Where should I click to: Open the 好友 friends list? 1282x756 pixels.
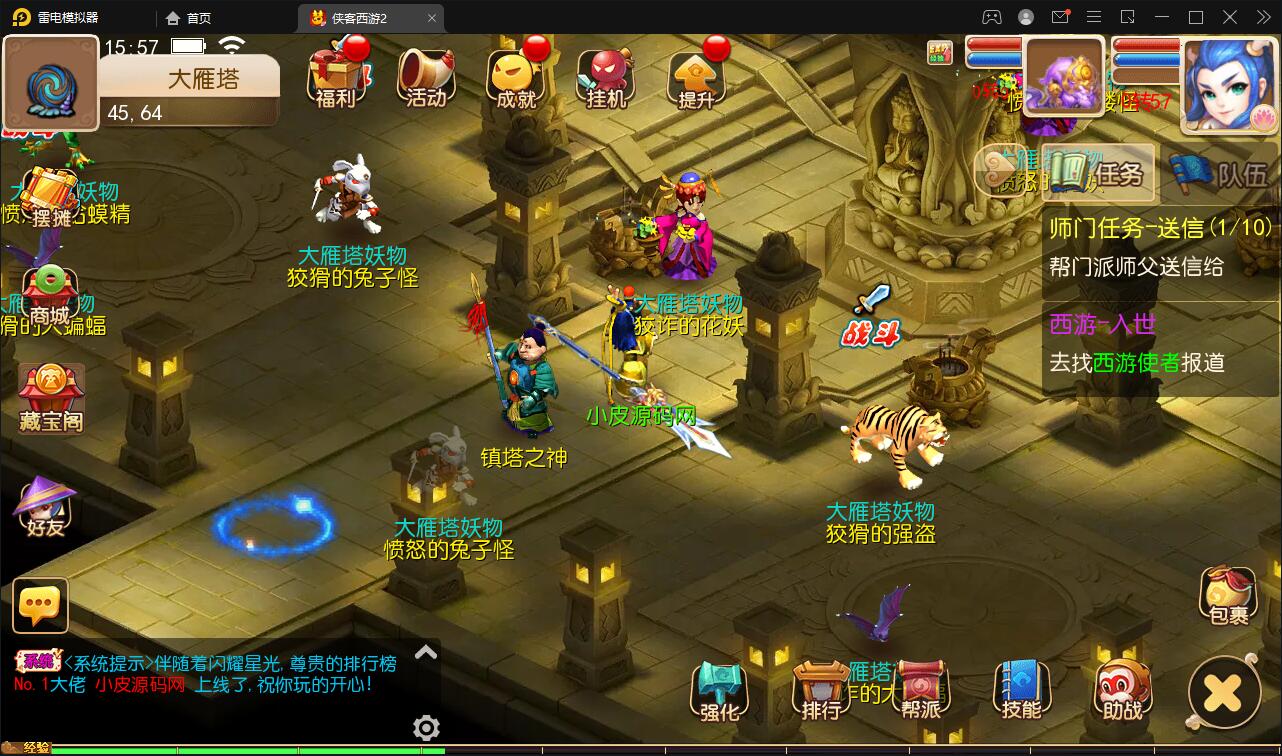point(45,506)
